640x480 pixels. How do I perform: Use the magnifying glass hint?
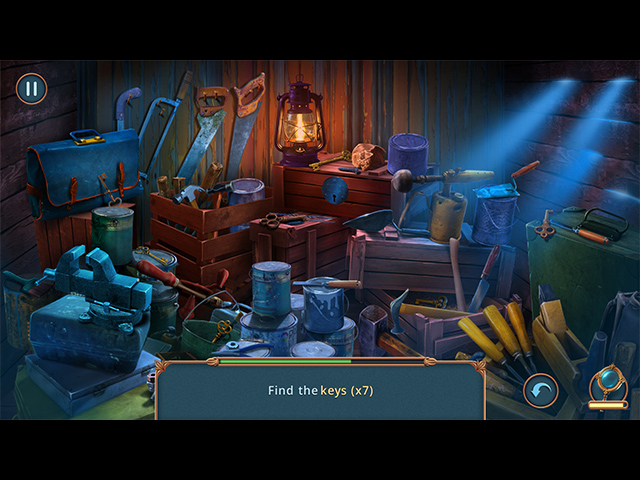[607, 385]
